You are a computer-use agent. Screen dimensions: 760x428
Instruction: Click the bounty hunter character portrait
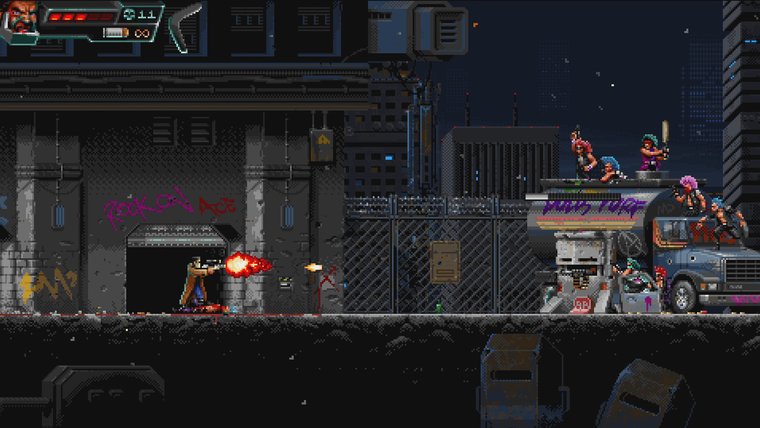[x=20, y=18]
